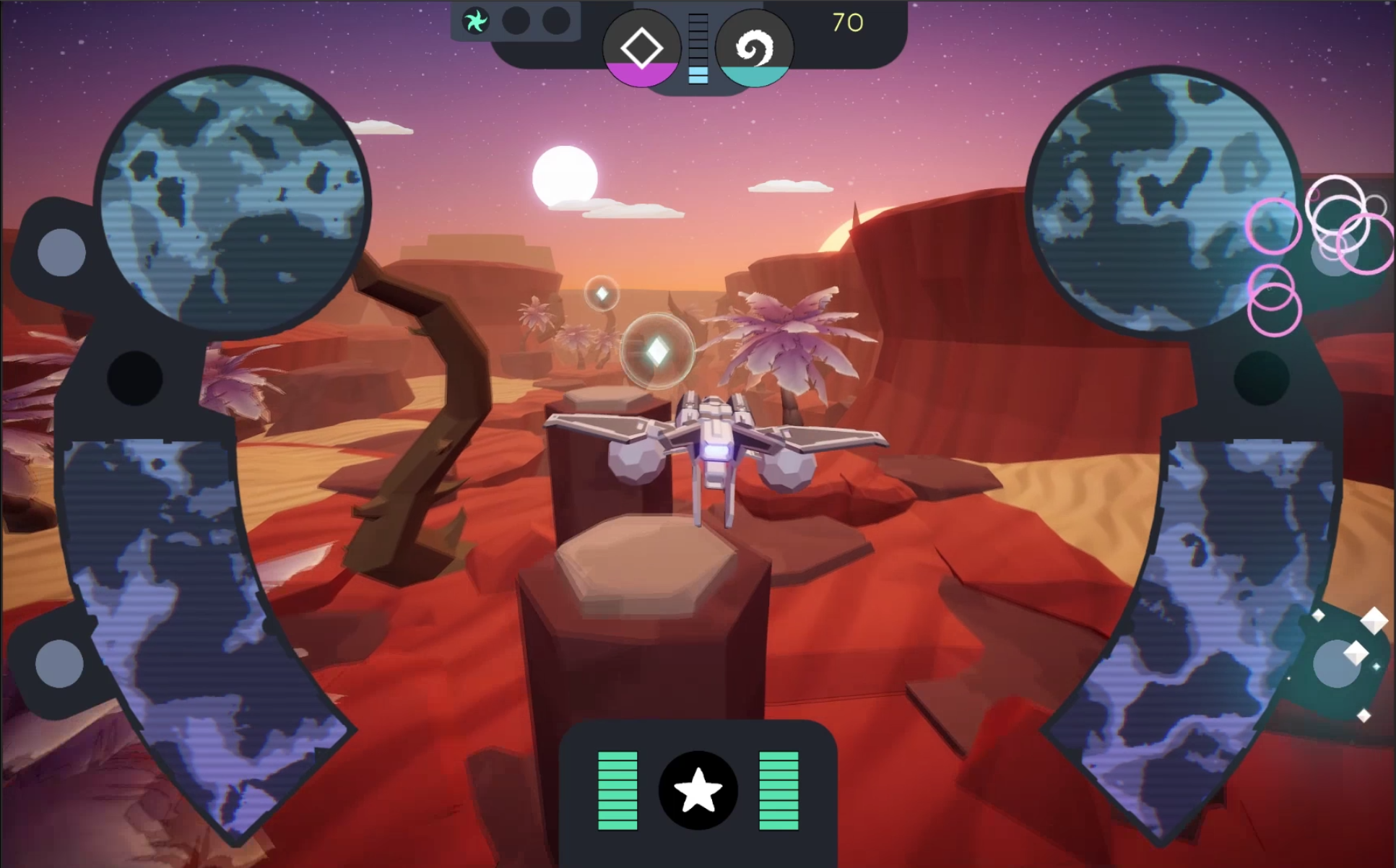Screen dimensions: 1396x868
Task: Click the upper-left grey round button
Action: (61, 252)
